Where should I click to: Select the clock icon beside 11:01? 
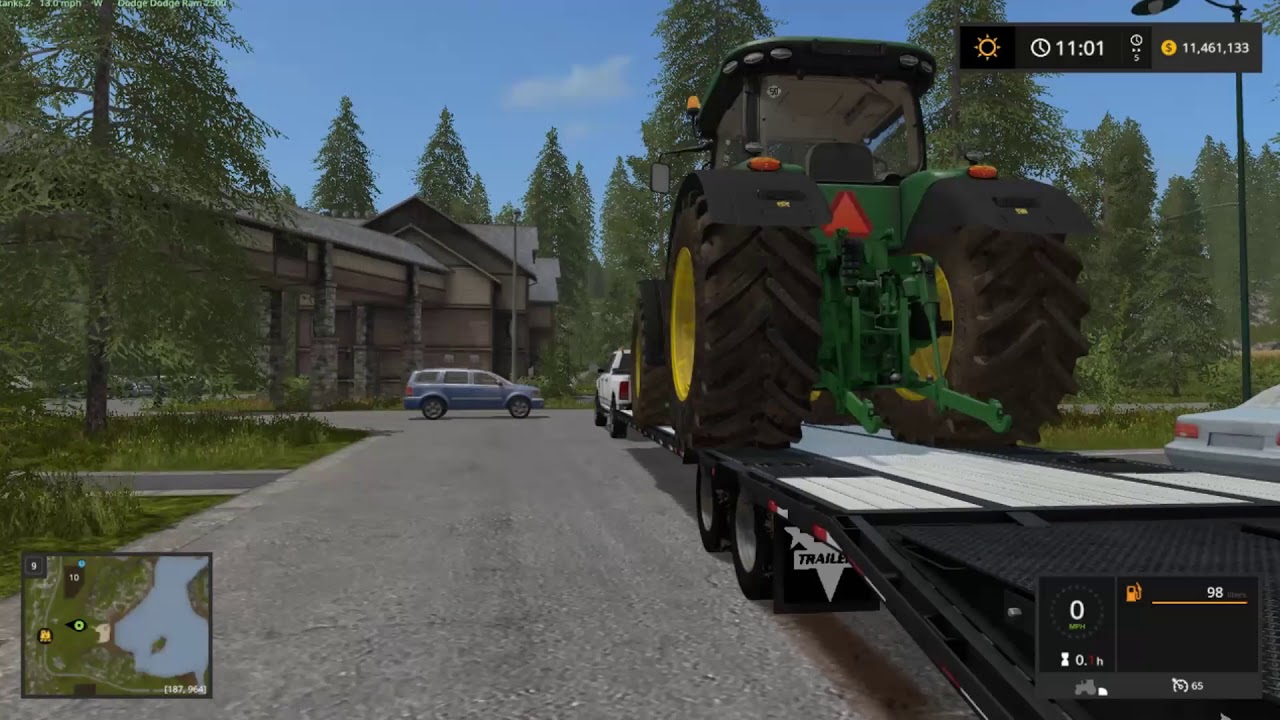[1041, 47]
